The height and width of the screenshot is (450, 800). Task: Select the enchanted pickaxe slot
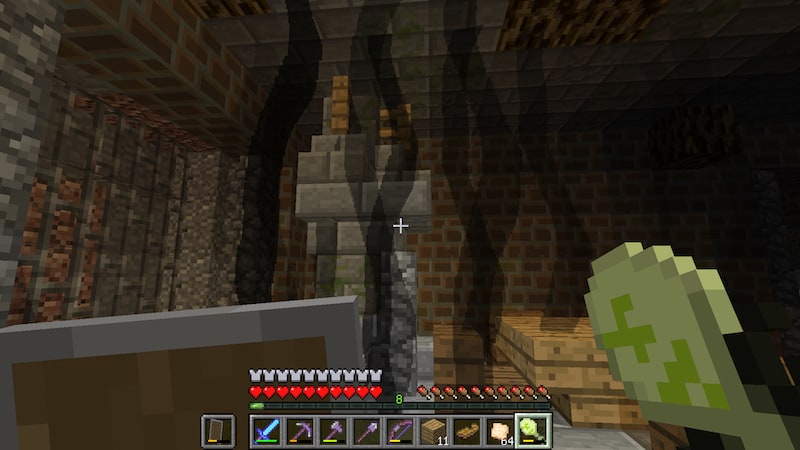coord(300,431)
